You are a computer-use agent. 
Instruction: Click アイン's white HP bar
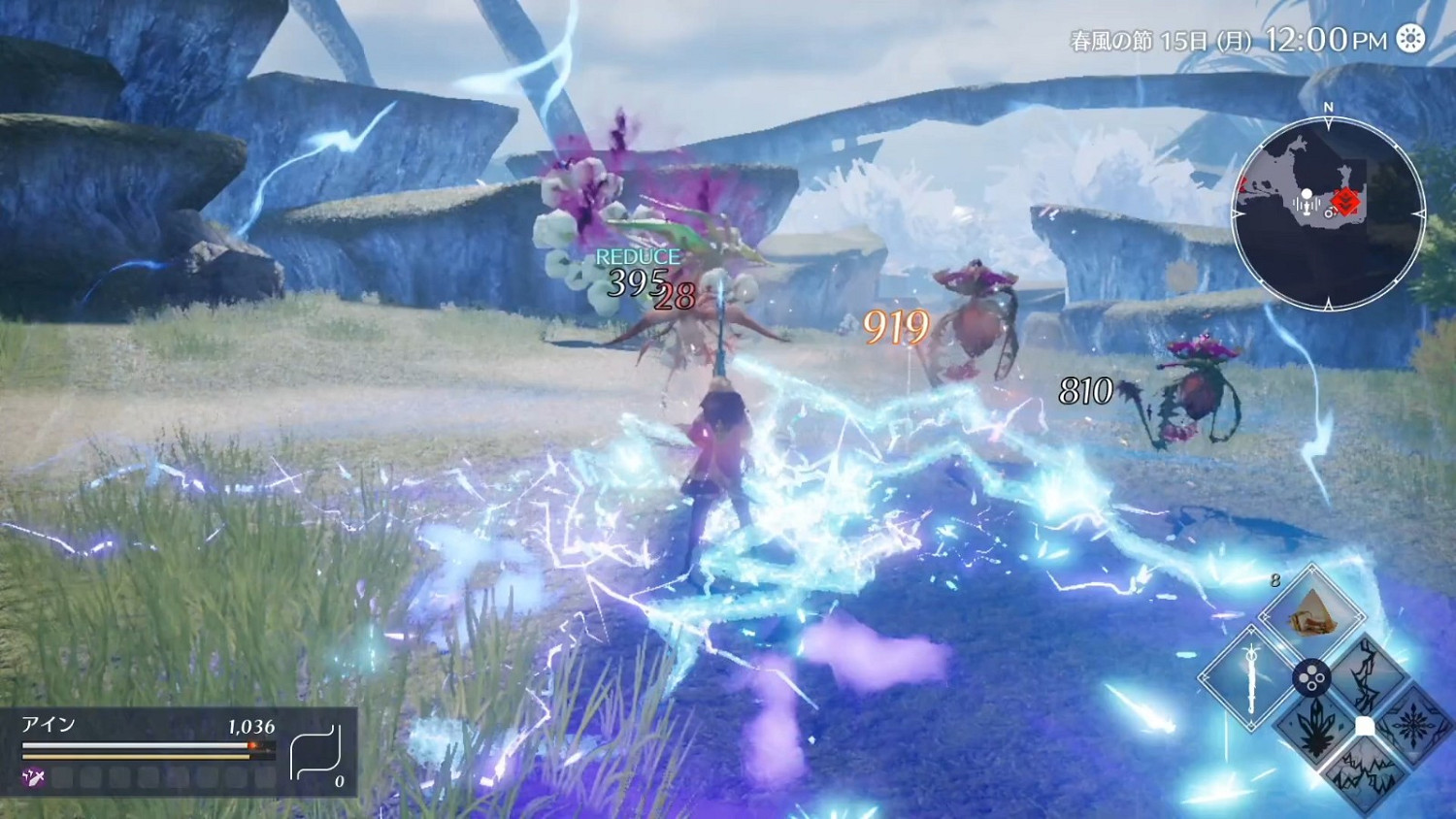pyautogui.click(x=131, y=745)
